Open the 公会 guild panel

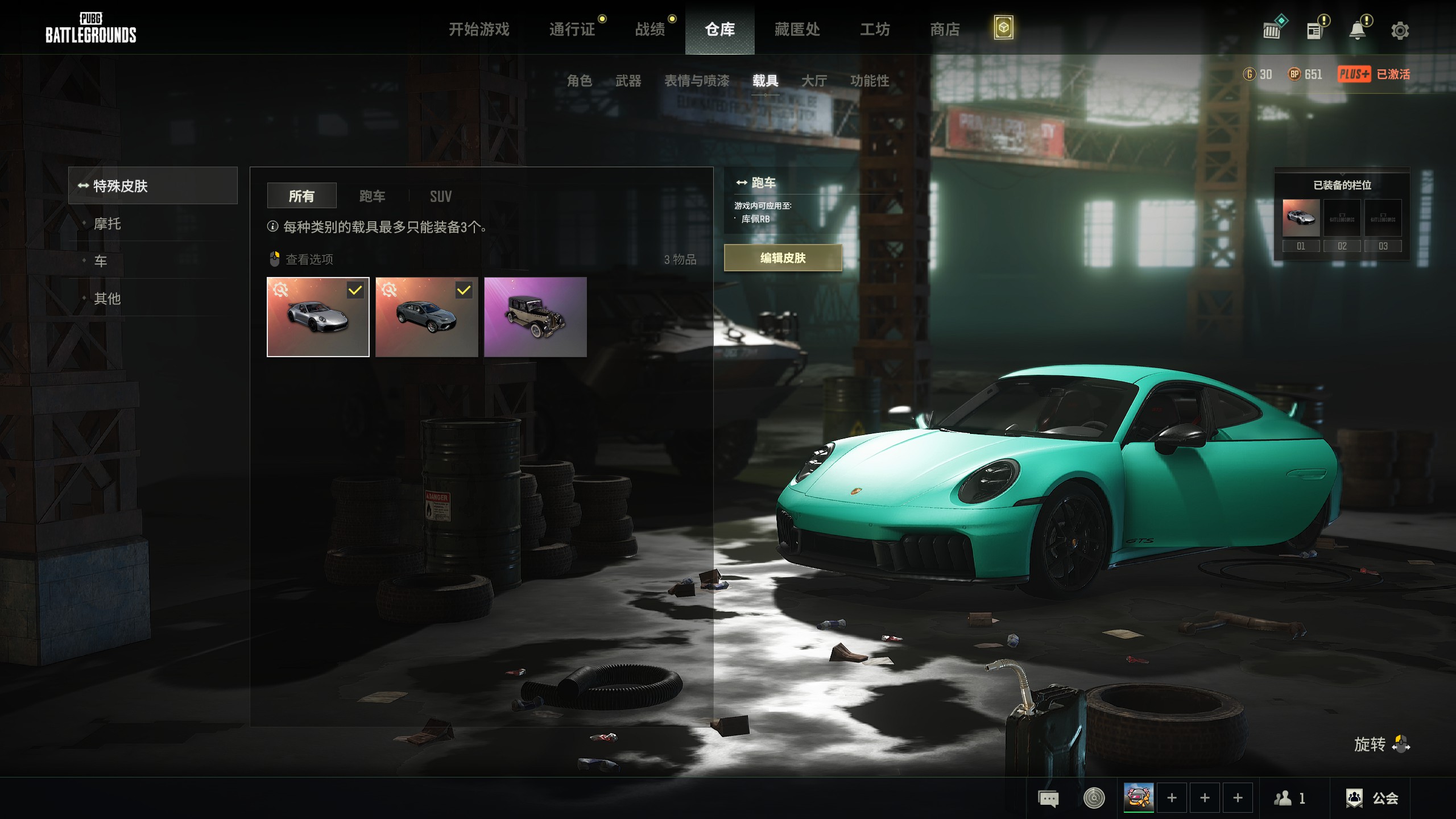pos(1372,798)
